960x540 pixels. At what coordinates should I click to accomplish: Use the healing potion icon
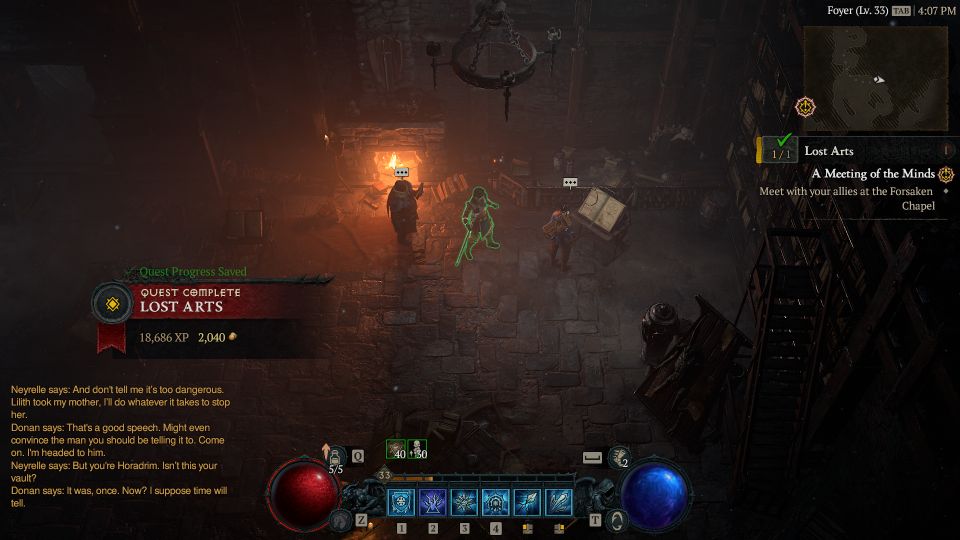[336, 456]
